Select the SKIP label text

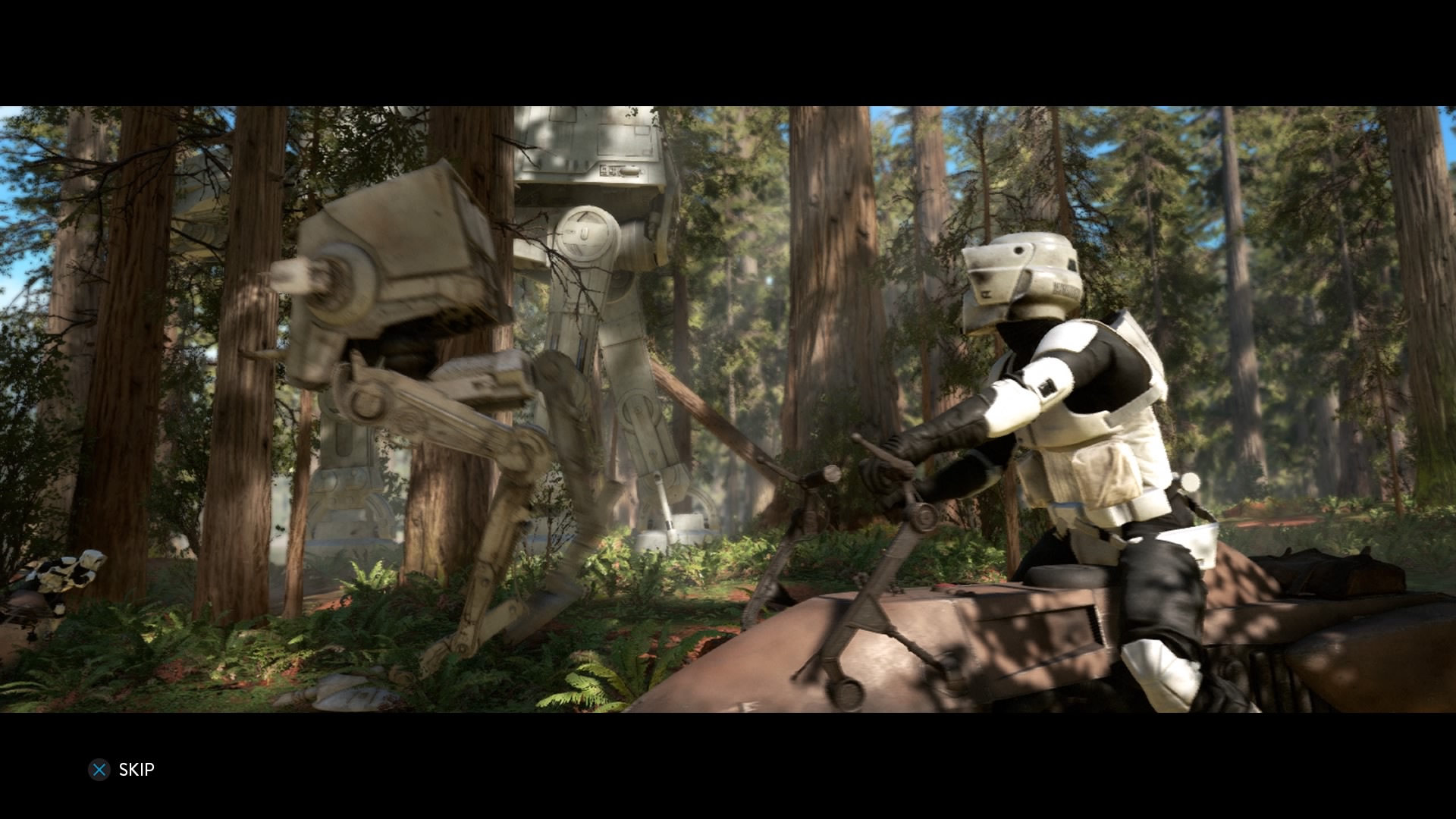136,769
